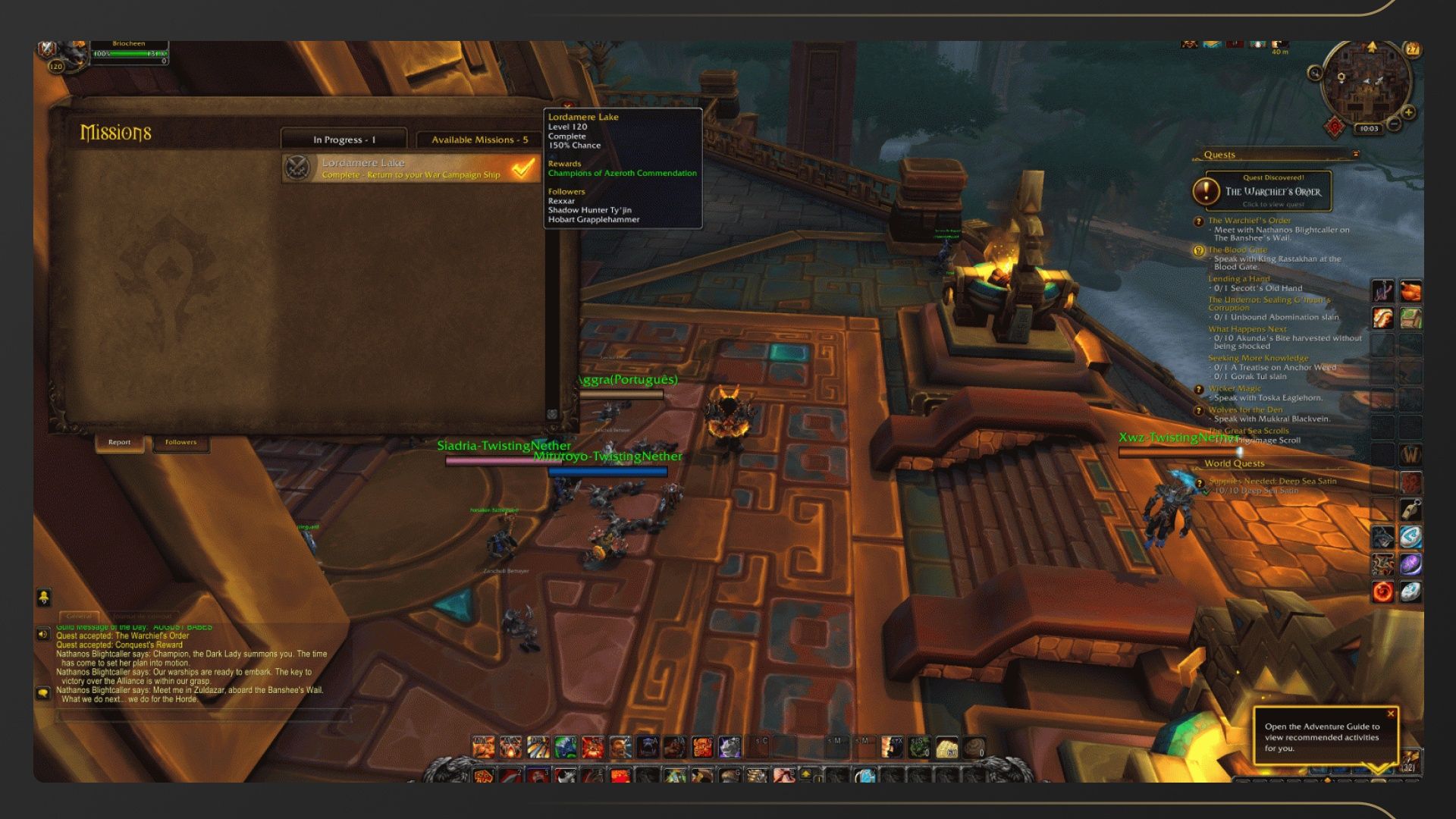This screenshot has width=1456, height=819.
Task: Zoom out the minimap
Action: pos(1394,124)
